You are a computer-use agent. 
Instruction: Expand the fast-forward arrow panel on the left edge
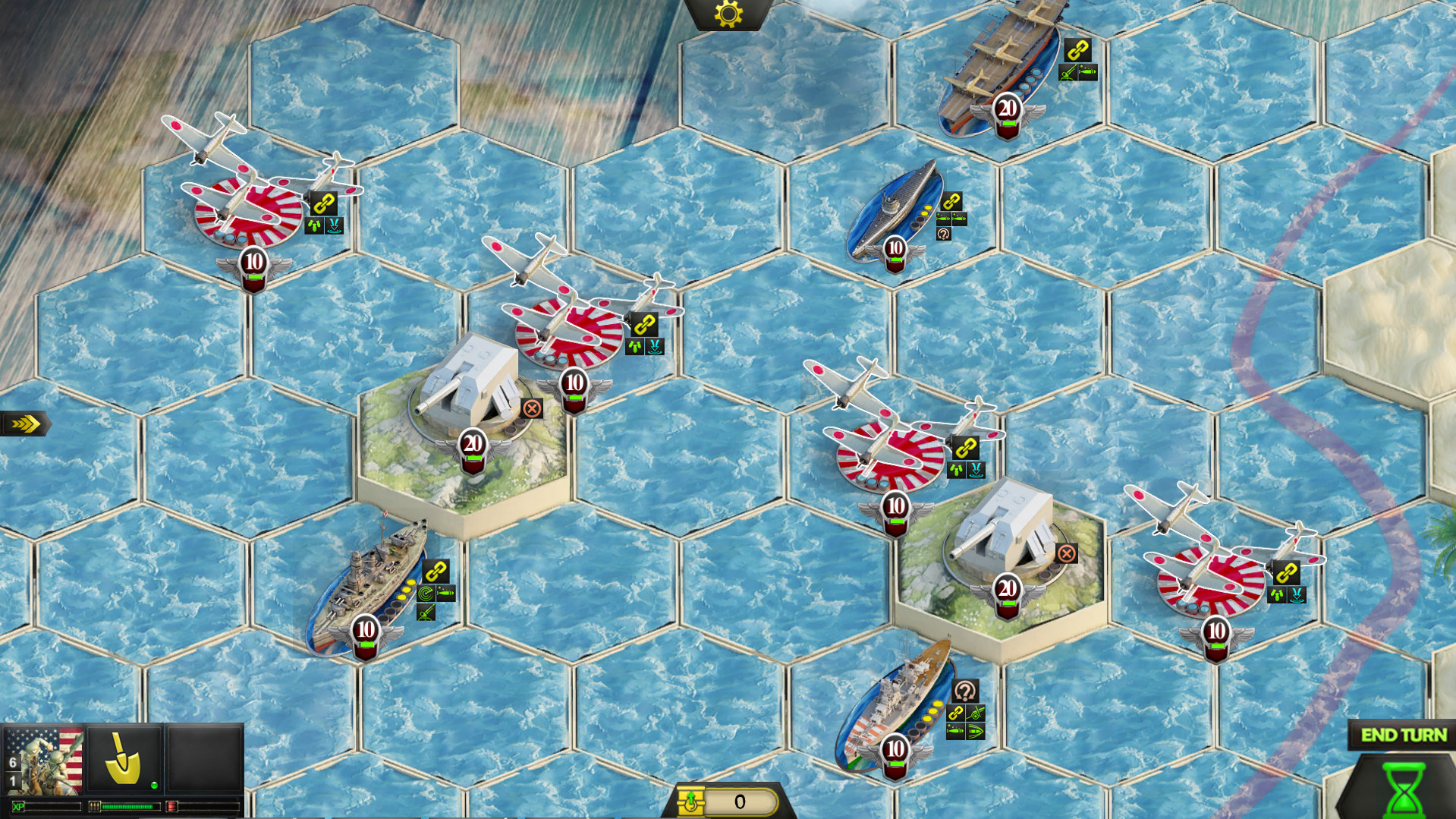pos(24,423)
